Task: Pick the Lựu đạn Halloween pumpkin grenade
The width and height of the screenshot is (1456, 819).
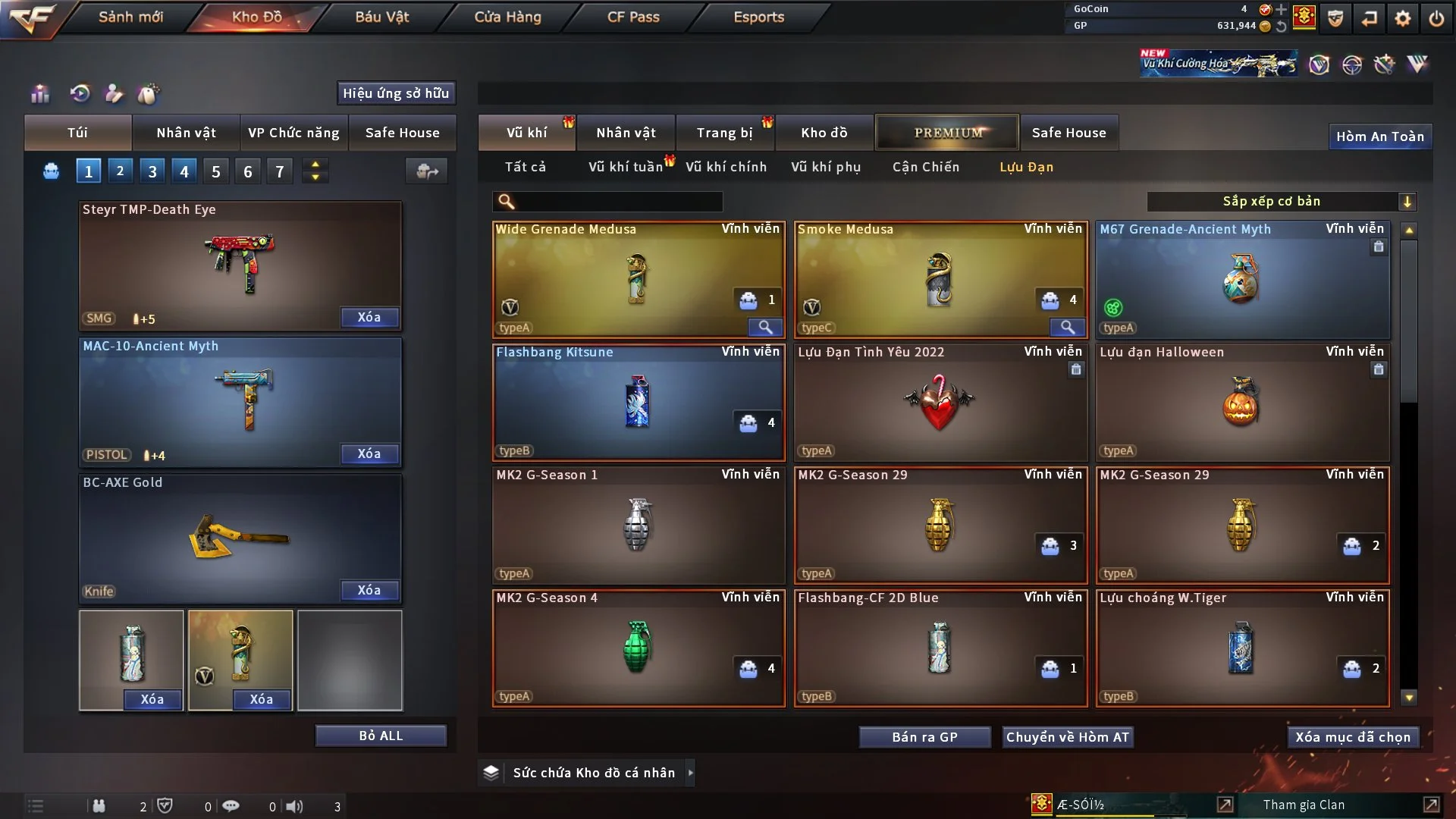Action: coord(1241,402)
